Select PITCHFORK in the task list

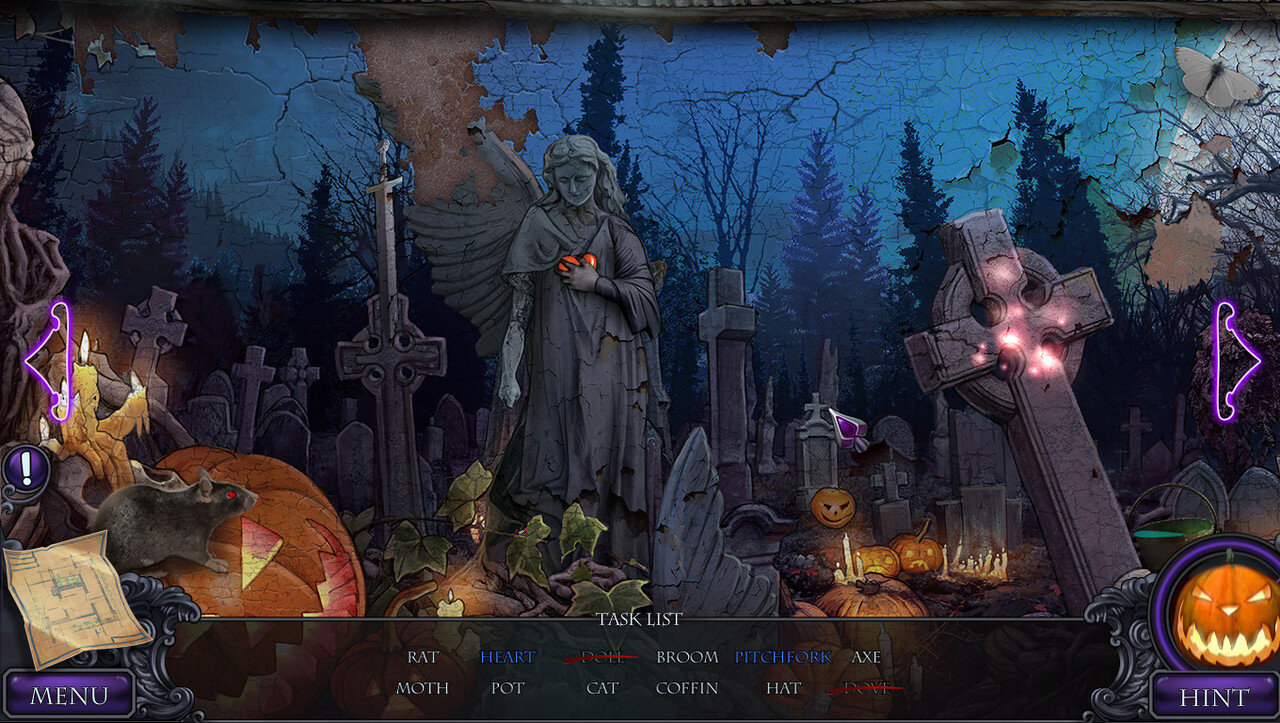(782, 657)
